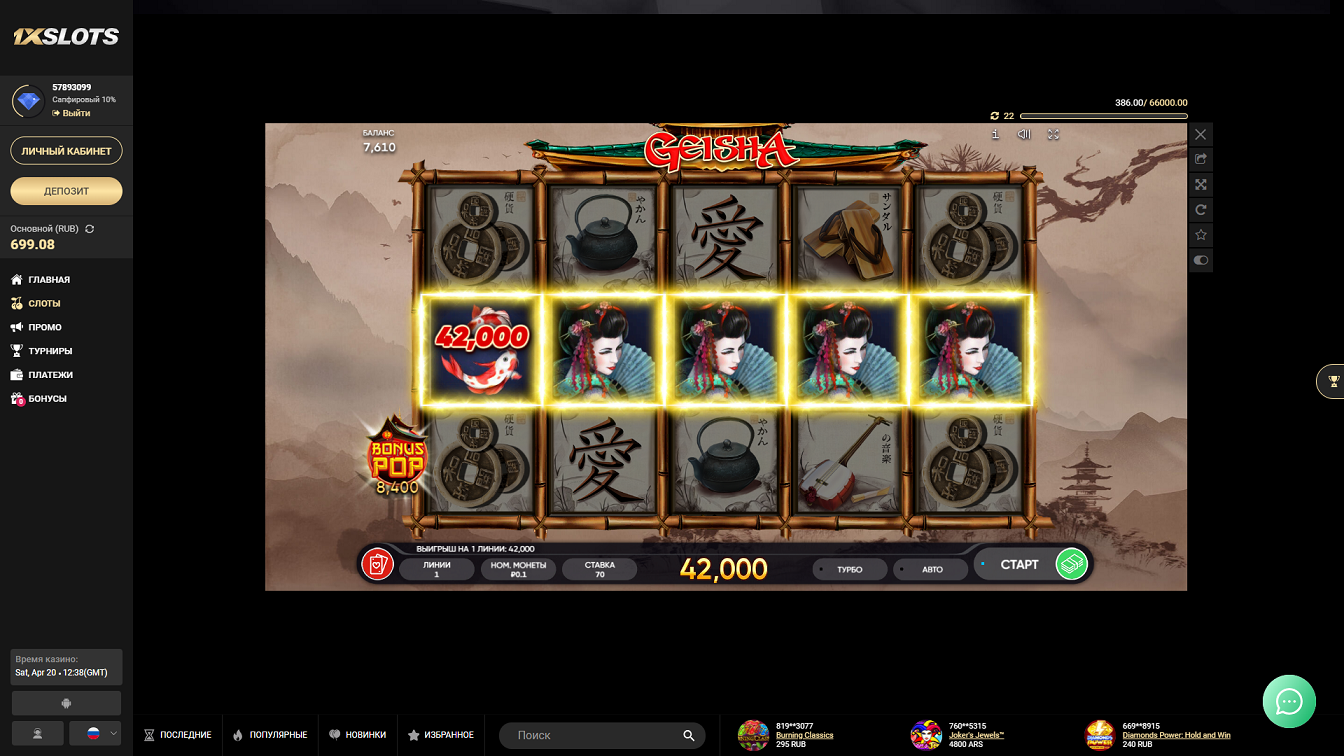1344x756 pixels.
Task: Open the ДЕПОЗИТ deposit page
Action: tap(66, 191)
